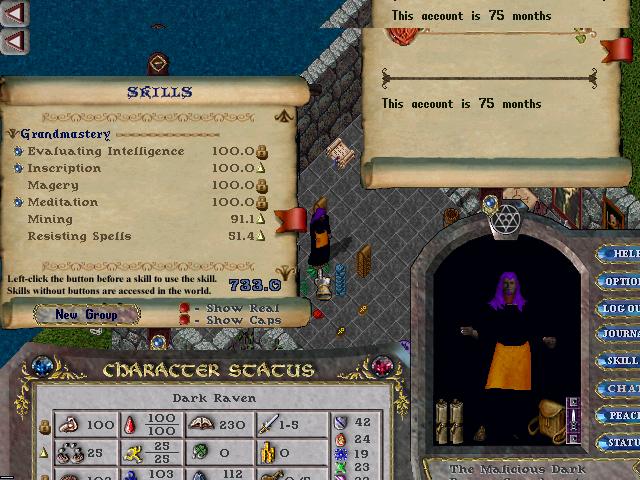Image resolution: width=640 pixels, height=480 pixels.
Task: Click the blue gem on Character Status
Action: coord(44,367)
